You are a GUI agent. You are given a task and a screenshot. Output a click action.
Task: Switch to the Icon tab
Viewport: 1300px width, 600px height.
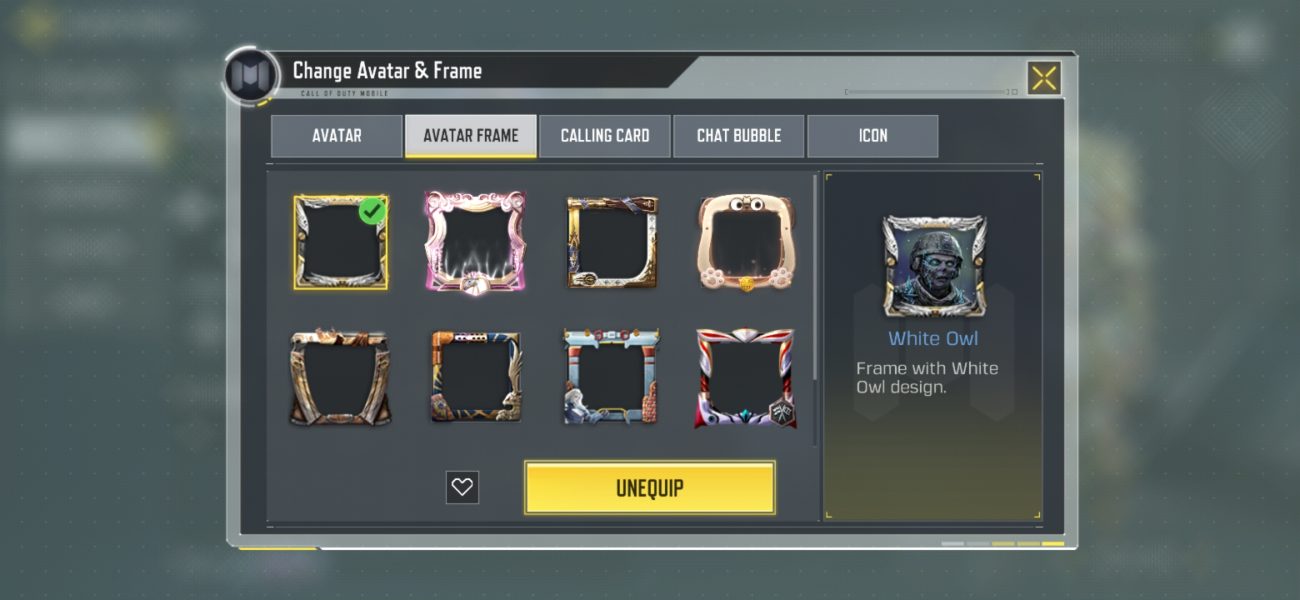click(873, 136)
